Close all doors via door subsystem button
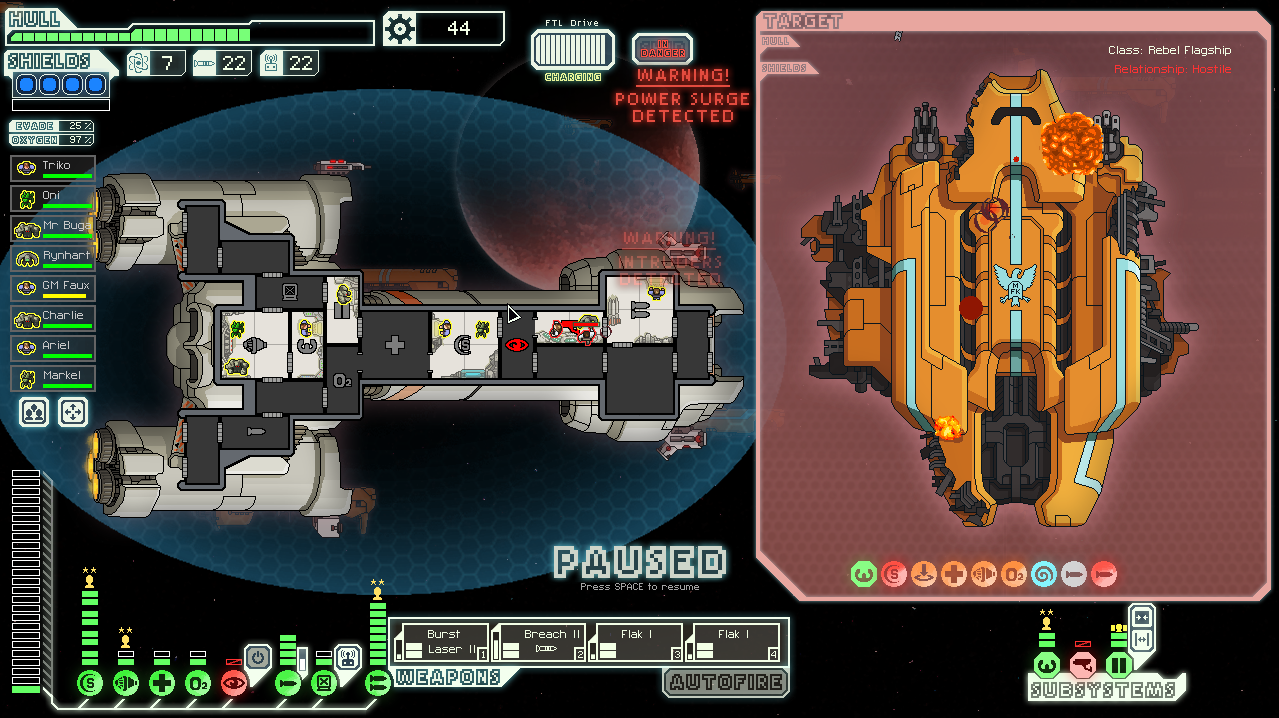Image resolution: width=1279 pixels, height=718 pixels. 1141,616
